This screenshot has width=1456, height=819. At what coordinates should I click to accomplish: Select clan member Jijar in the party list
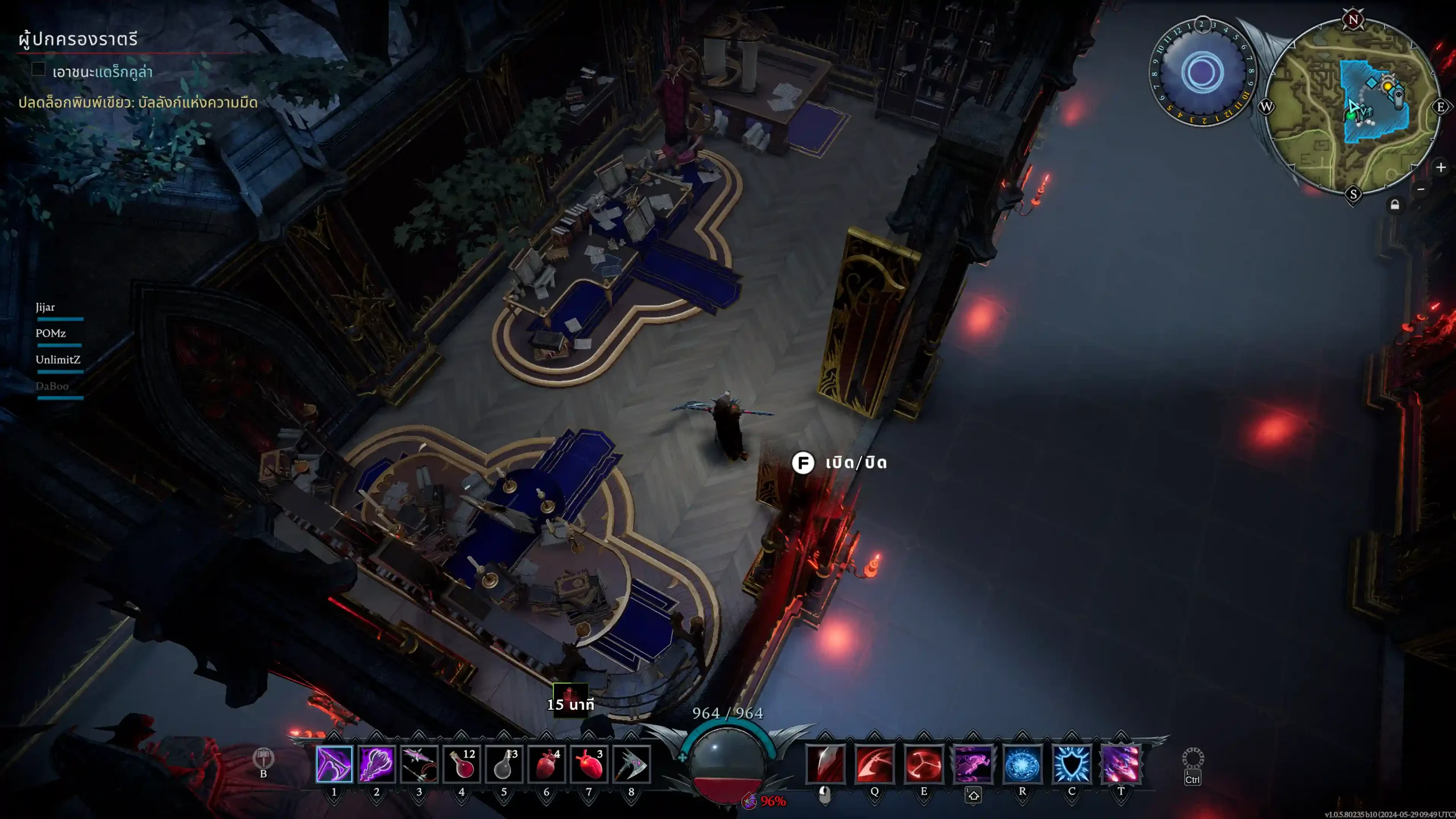(45, 307)
